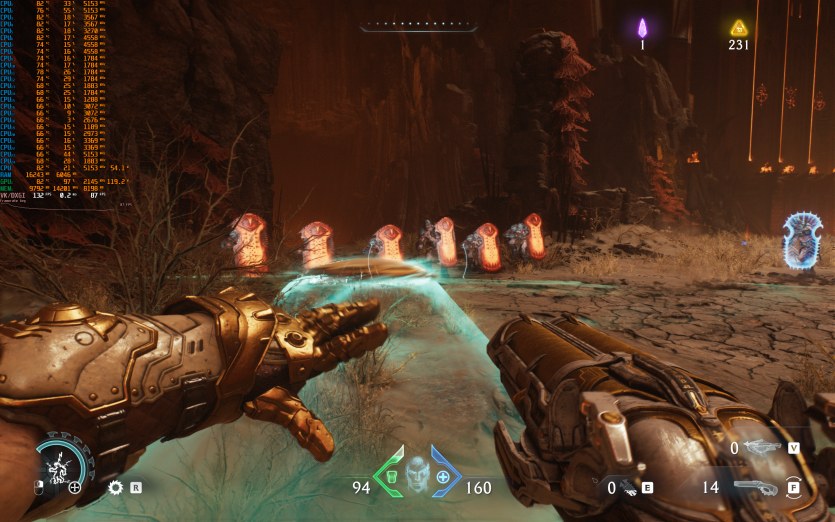Select the equipped shotgun weapon slot
835x522 pixels.
(755, 487)
